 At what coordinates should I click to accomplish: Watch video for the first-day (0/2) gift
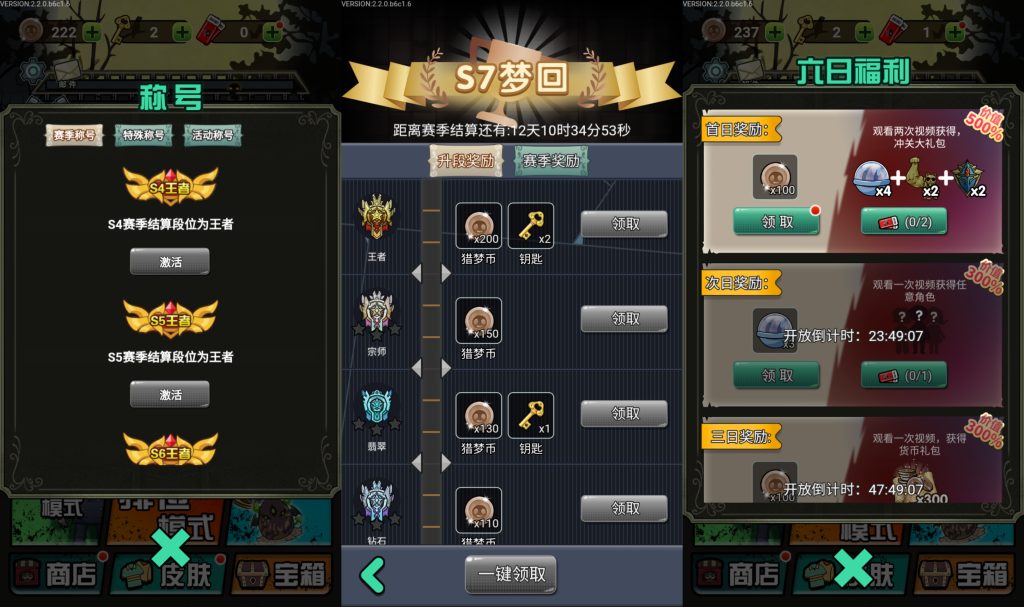tap(904, 221)
